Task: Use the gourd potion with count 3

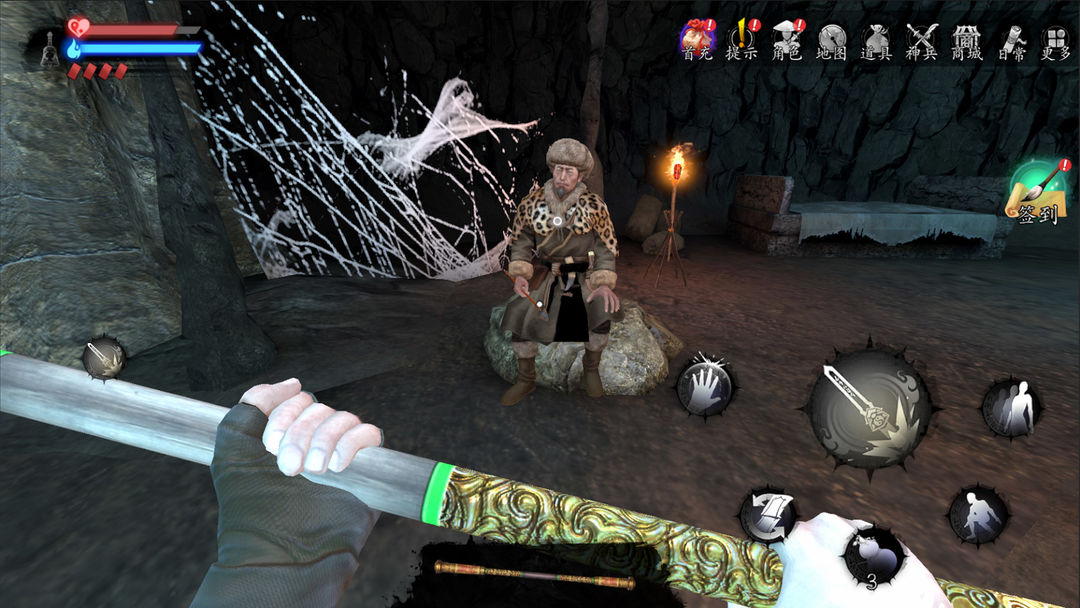Action: 874,556
